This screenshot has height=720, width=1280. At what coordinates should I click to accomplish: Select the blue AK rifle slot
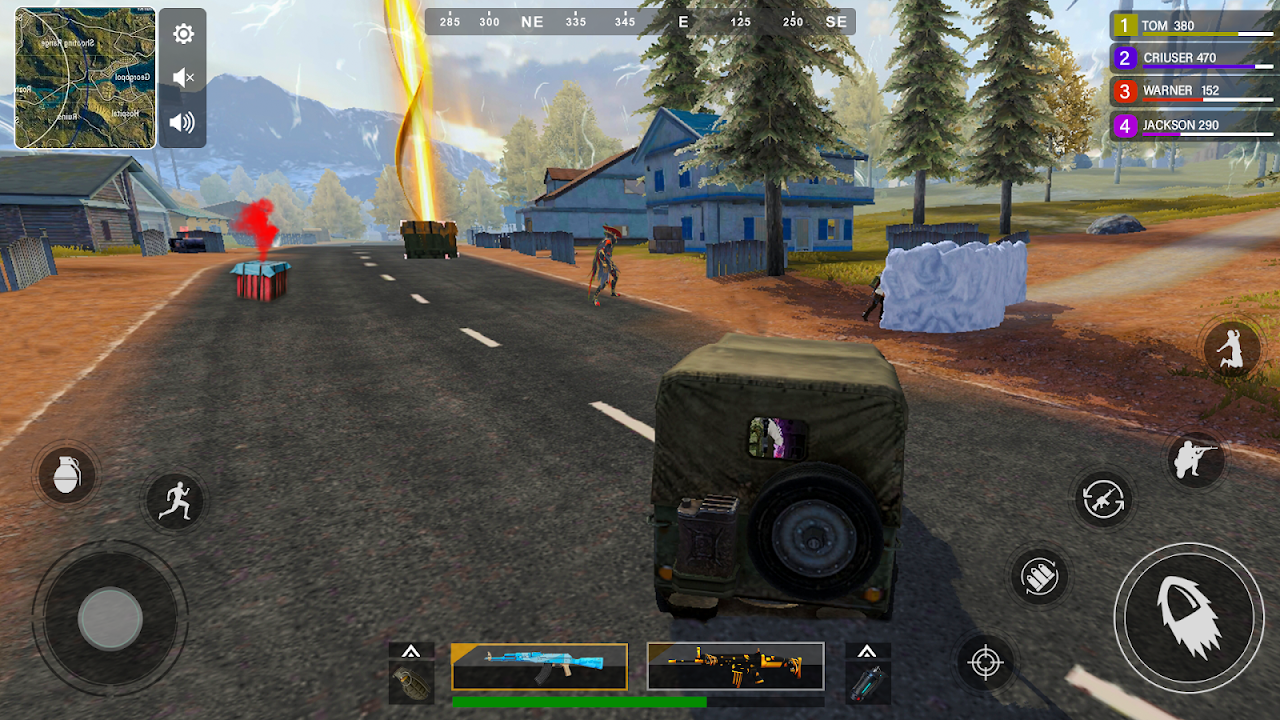(x=539, y=666)
